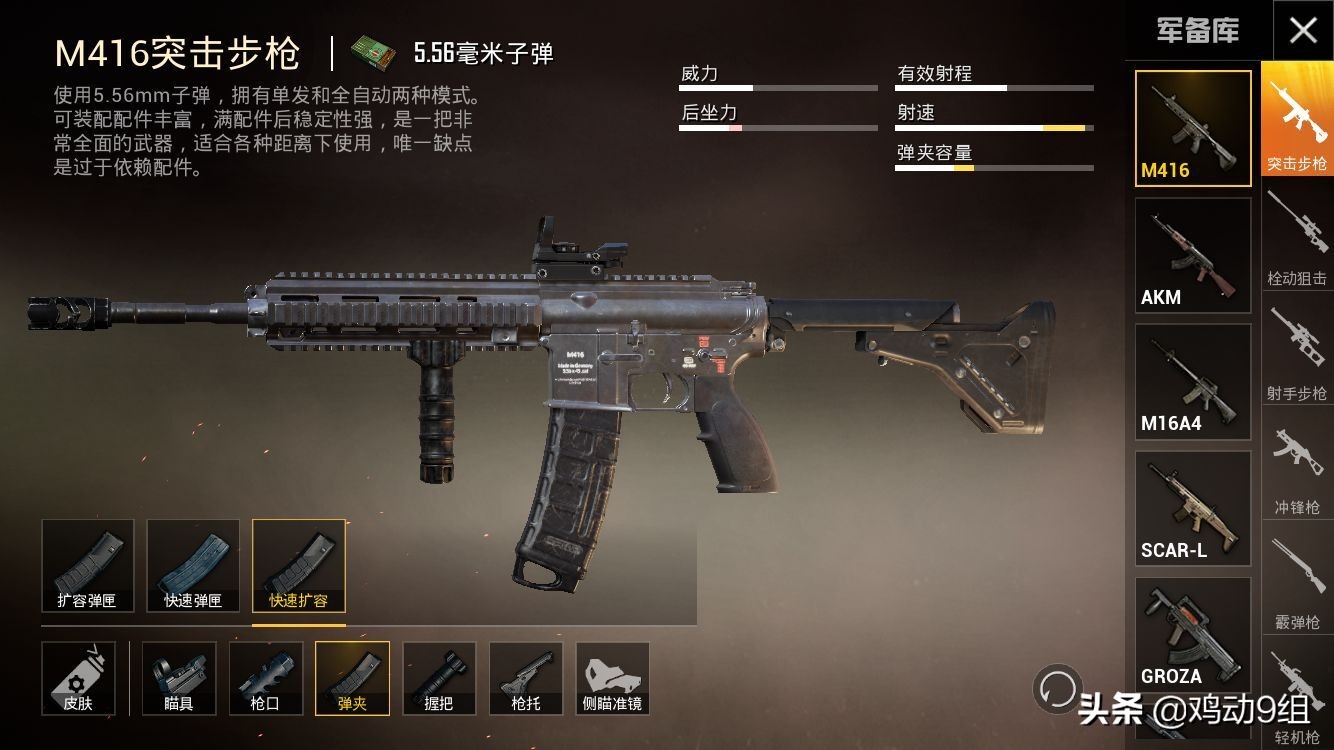The image size is (1334, 750).
Task: Click the 威力 power stat bar
Action: pos(779,87)
